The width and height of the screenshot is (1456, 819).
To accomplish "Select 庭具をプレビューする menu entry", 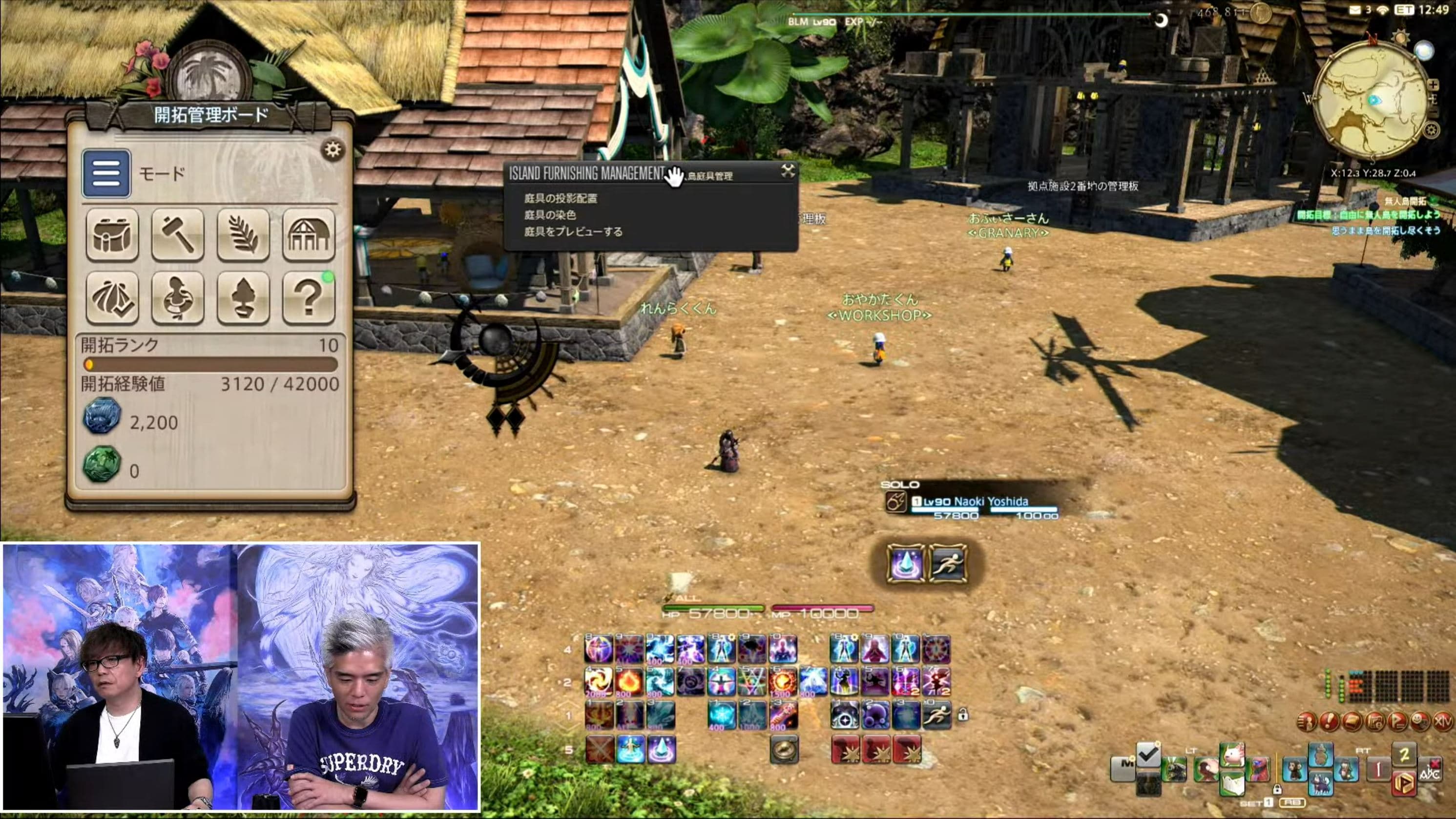I will point(573,232).
